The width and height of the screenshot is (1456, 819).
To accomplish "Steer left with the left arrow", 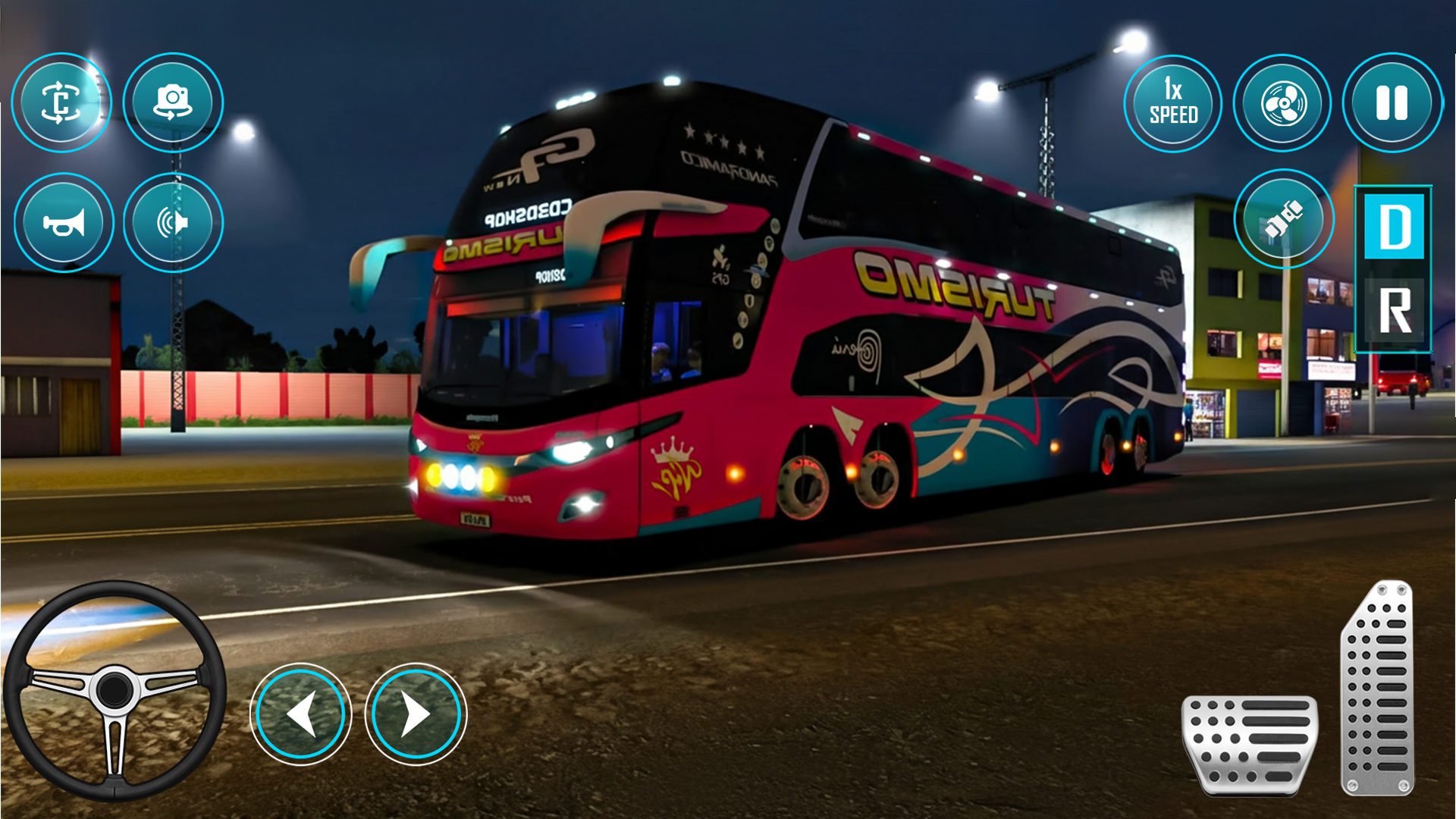I will (301, 714).
